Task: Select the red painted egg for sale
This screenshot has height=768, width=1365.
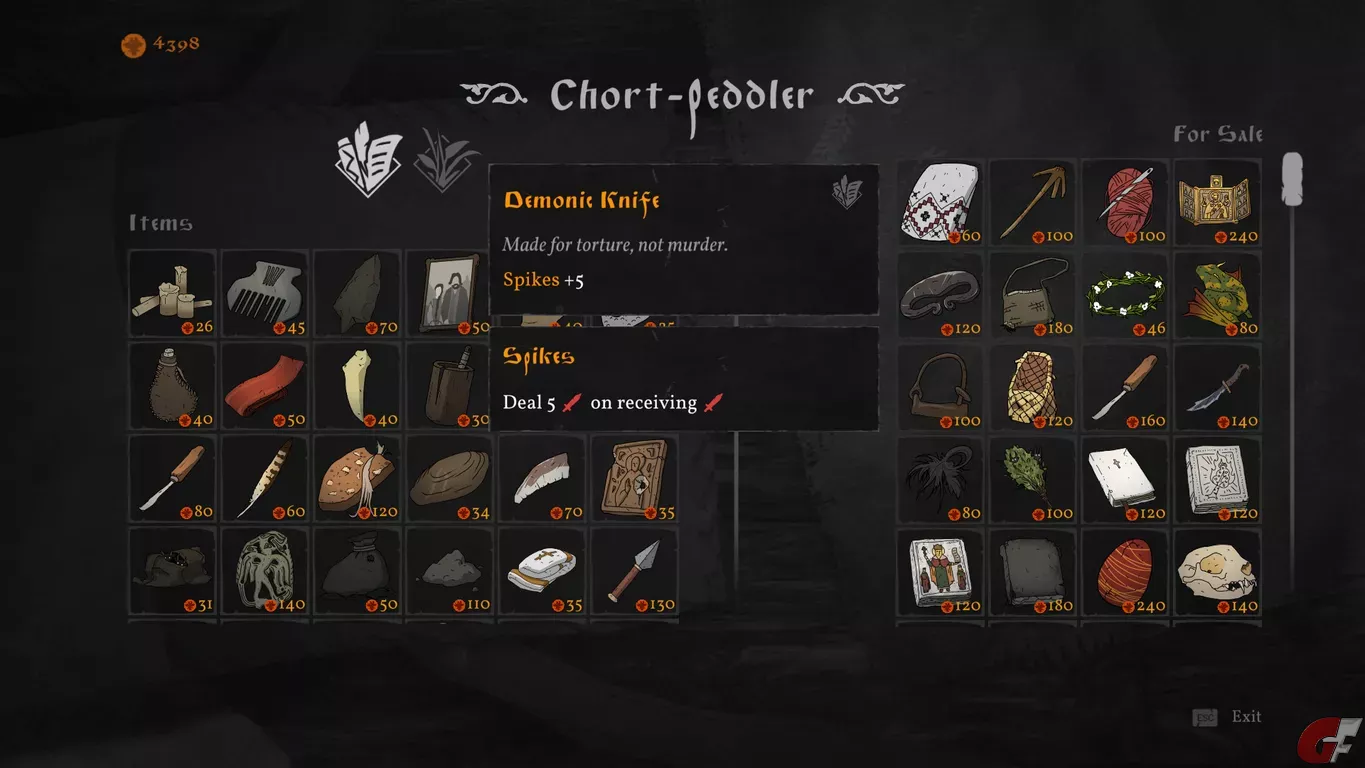Action: [x=1124, y=570]
